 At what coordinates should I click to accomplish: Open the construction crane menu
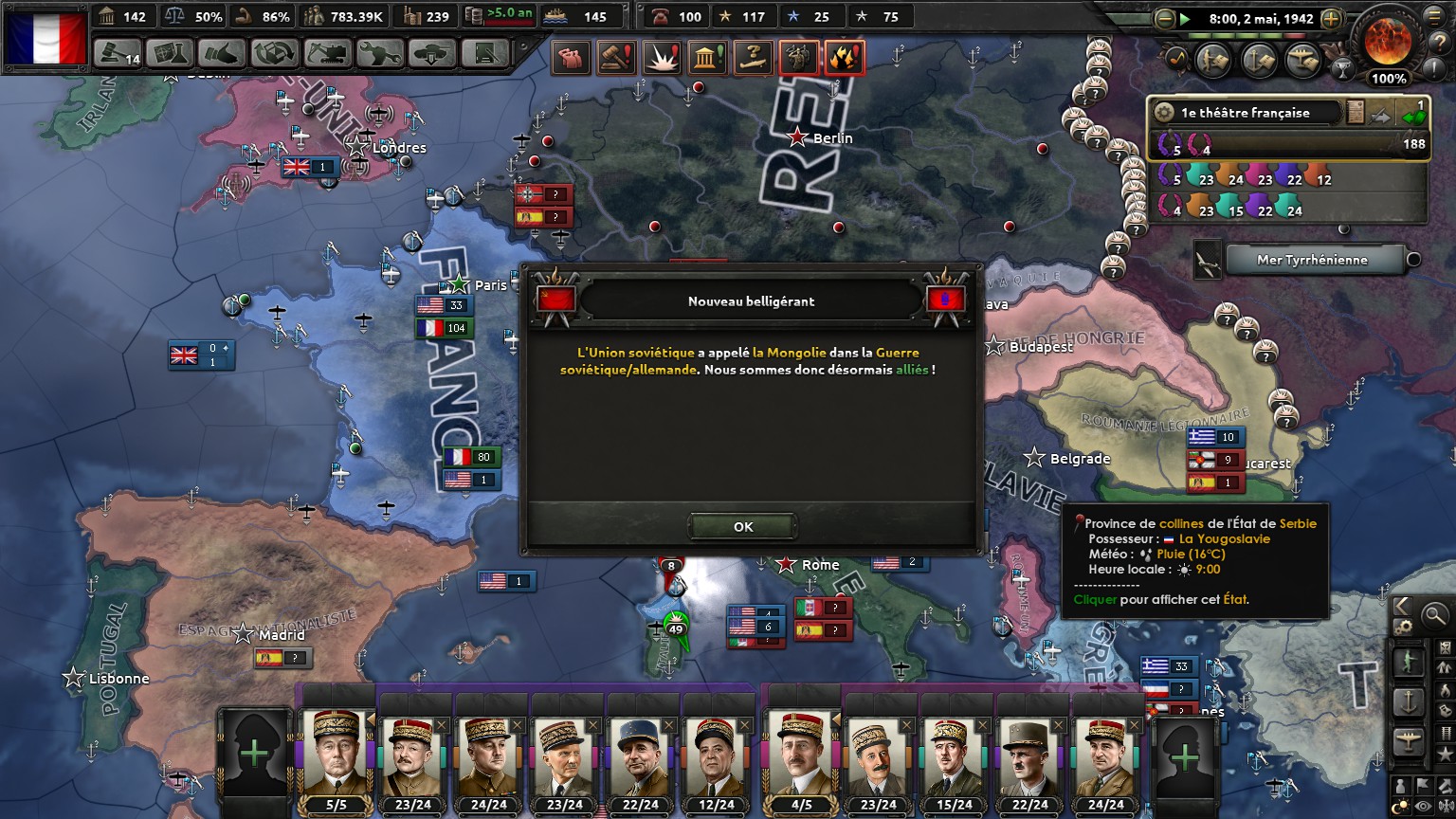click(x=327, y=53)
